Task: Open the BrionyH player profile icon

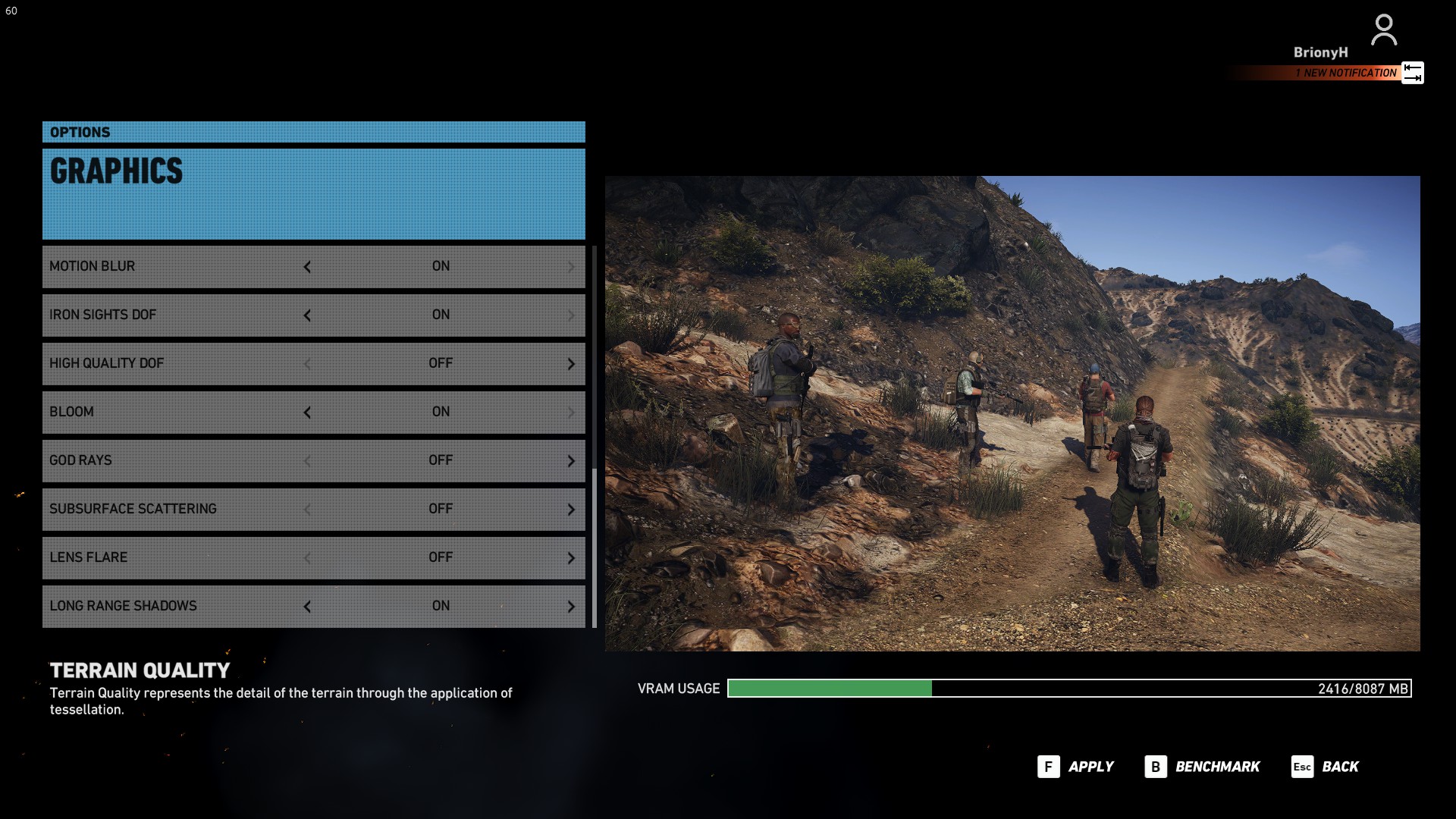Action: (1384, 30)
